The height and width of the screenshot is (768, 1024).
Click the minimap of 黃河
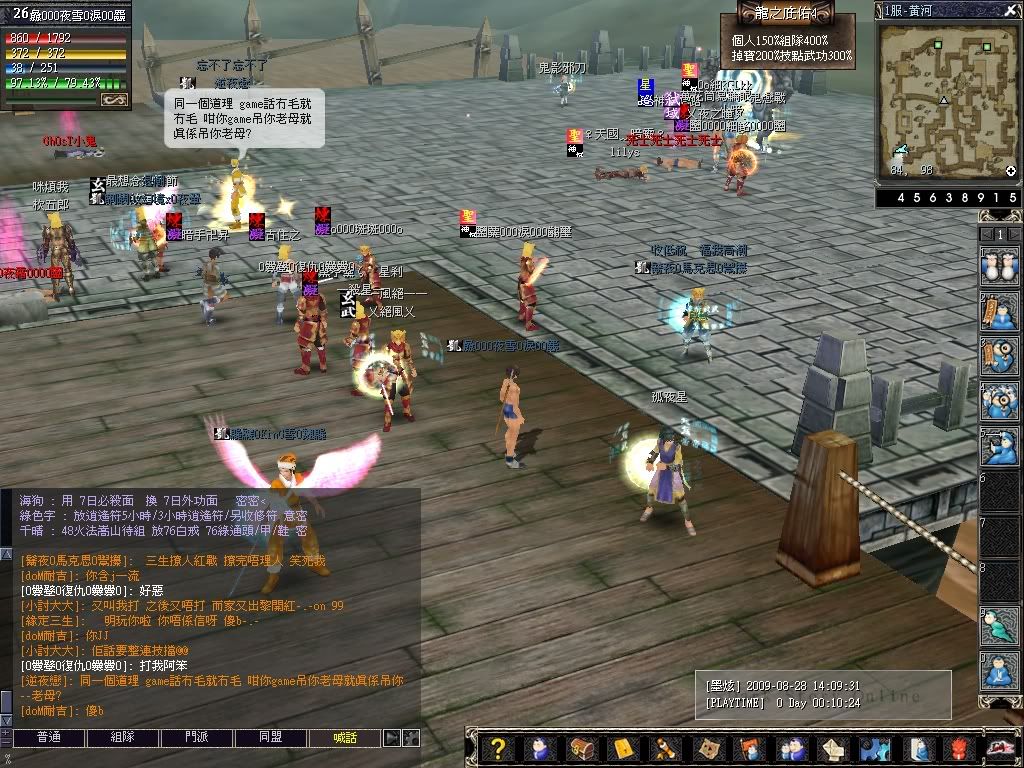[x=945, y=100]
